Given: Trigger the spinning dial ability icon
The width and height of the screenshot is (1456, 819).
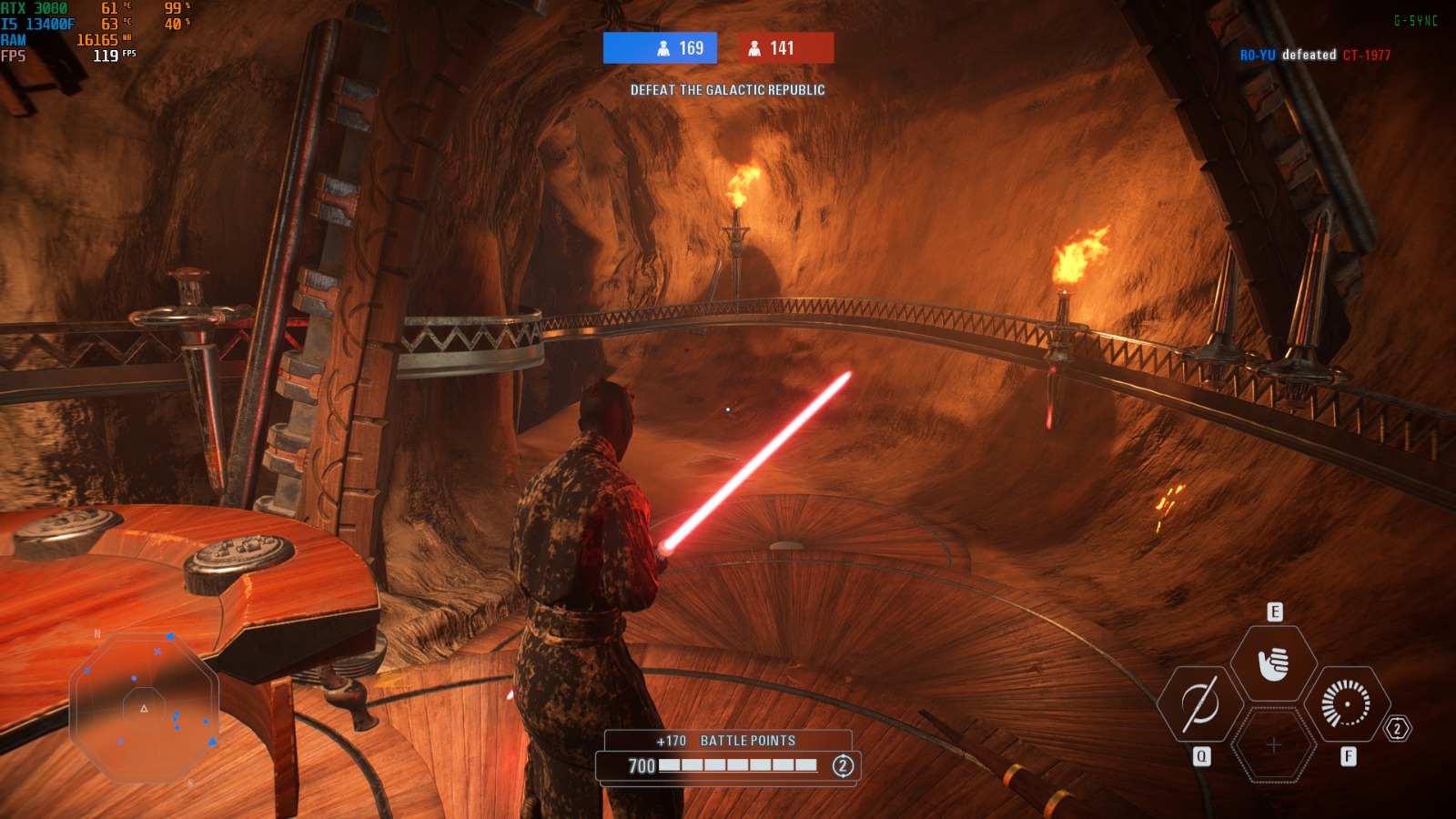Looking at the screenshot, I should [x=1346, y=704].
